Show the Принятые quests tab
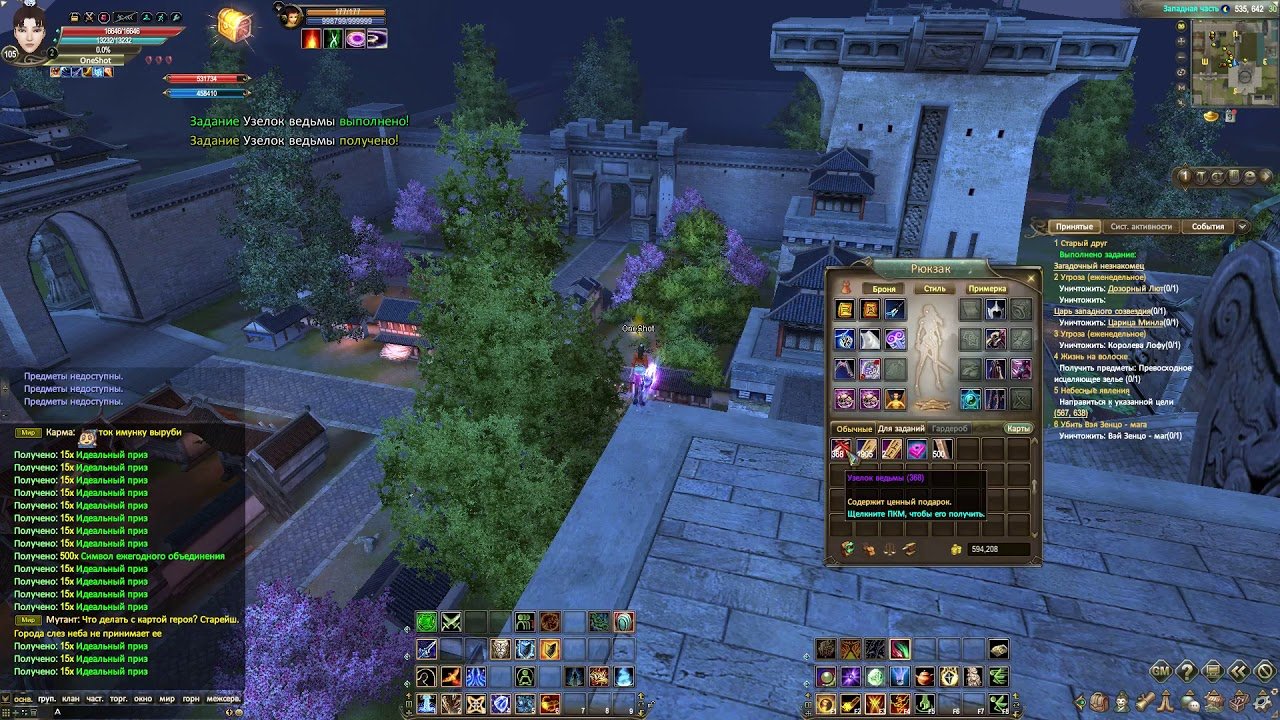This screenshot has height=720, width=1280. click(x=1074, y=226)
